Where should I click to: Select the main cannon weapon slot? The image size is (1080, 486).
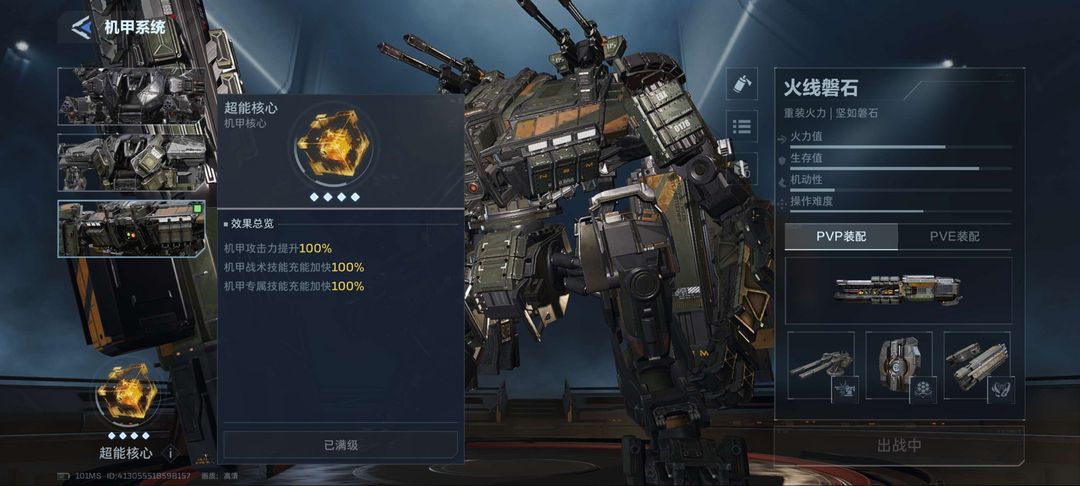897,290
